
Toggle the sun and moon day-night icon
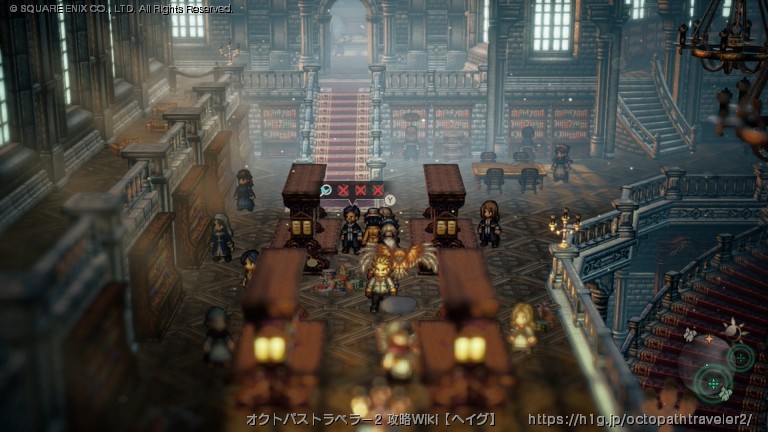click(x=732, y=328)
